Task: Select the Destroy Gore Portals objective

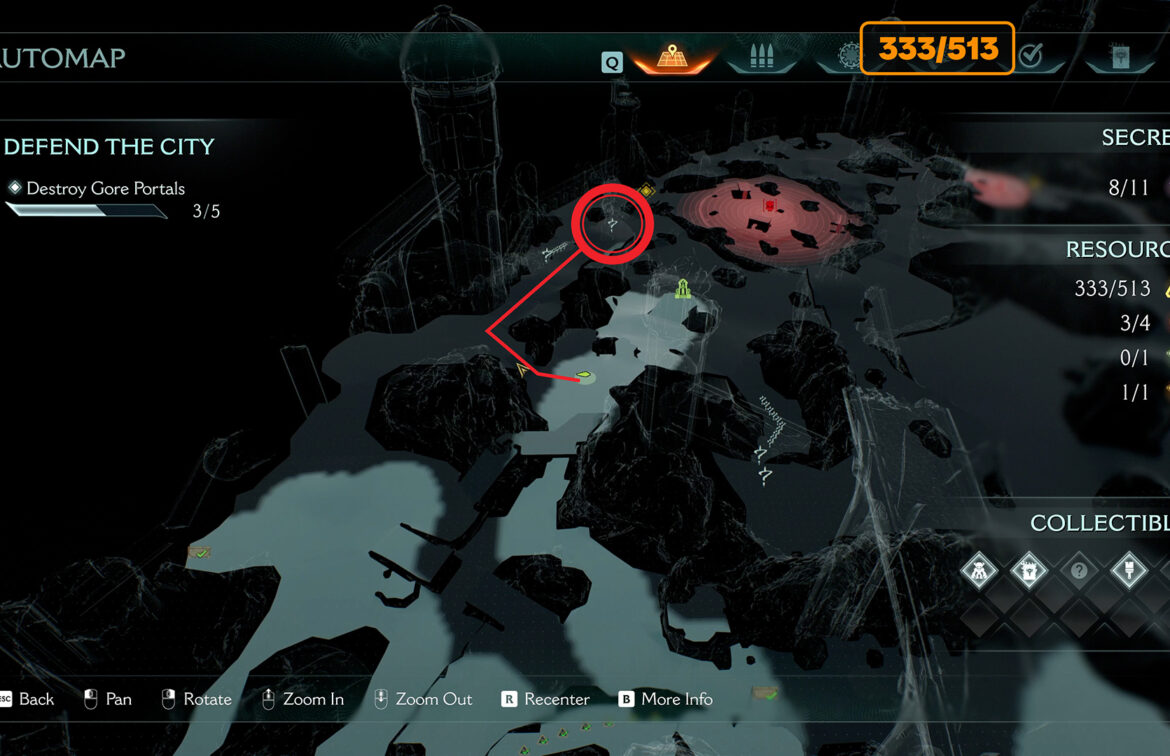Action: pos(105,188)
